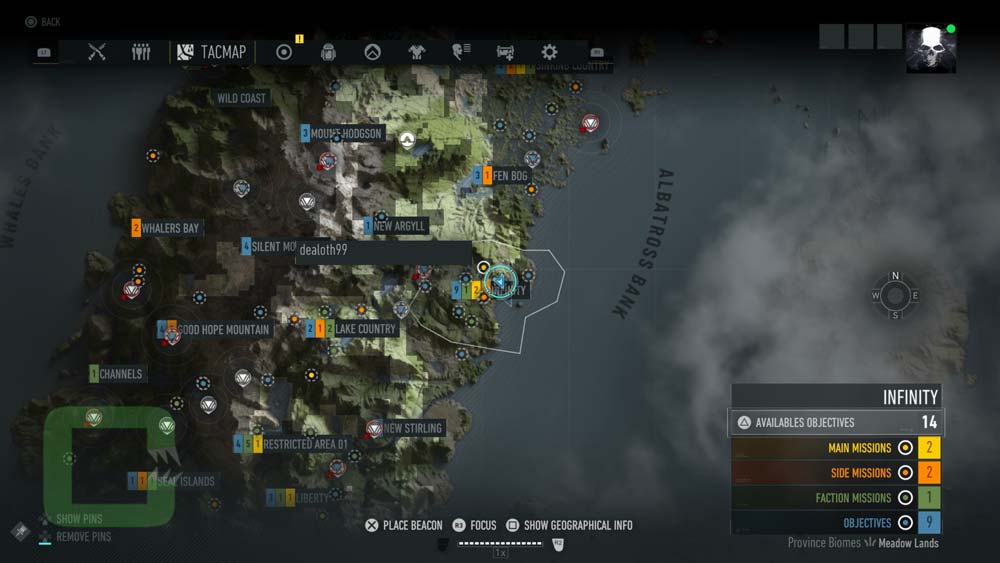Select the Whalers Bay province label

[170, 228]
